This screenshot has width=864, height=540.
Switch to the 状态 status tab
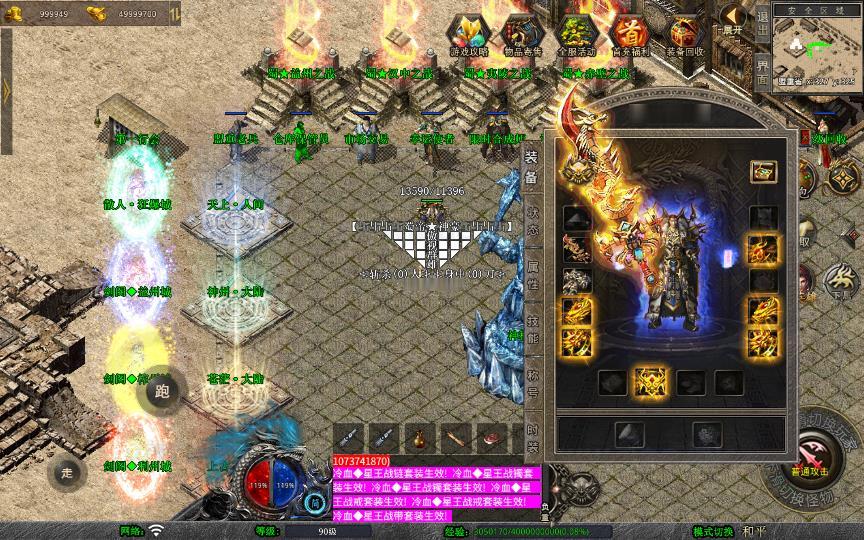533,219
